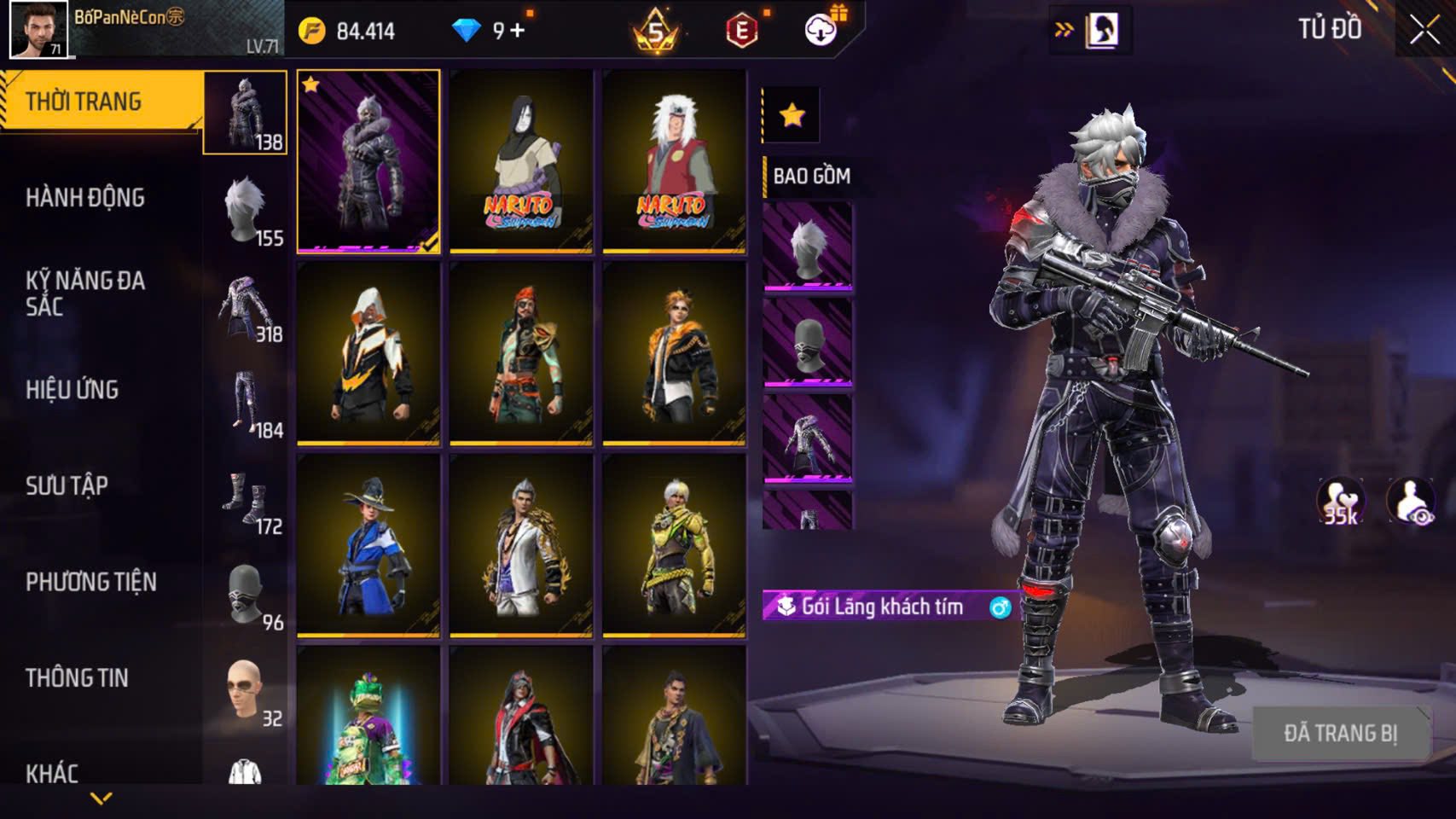Switch to Phương Tiện category

91,582
